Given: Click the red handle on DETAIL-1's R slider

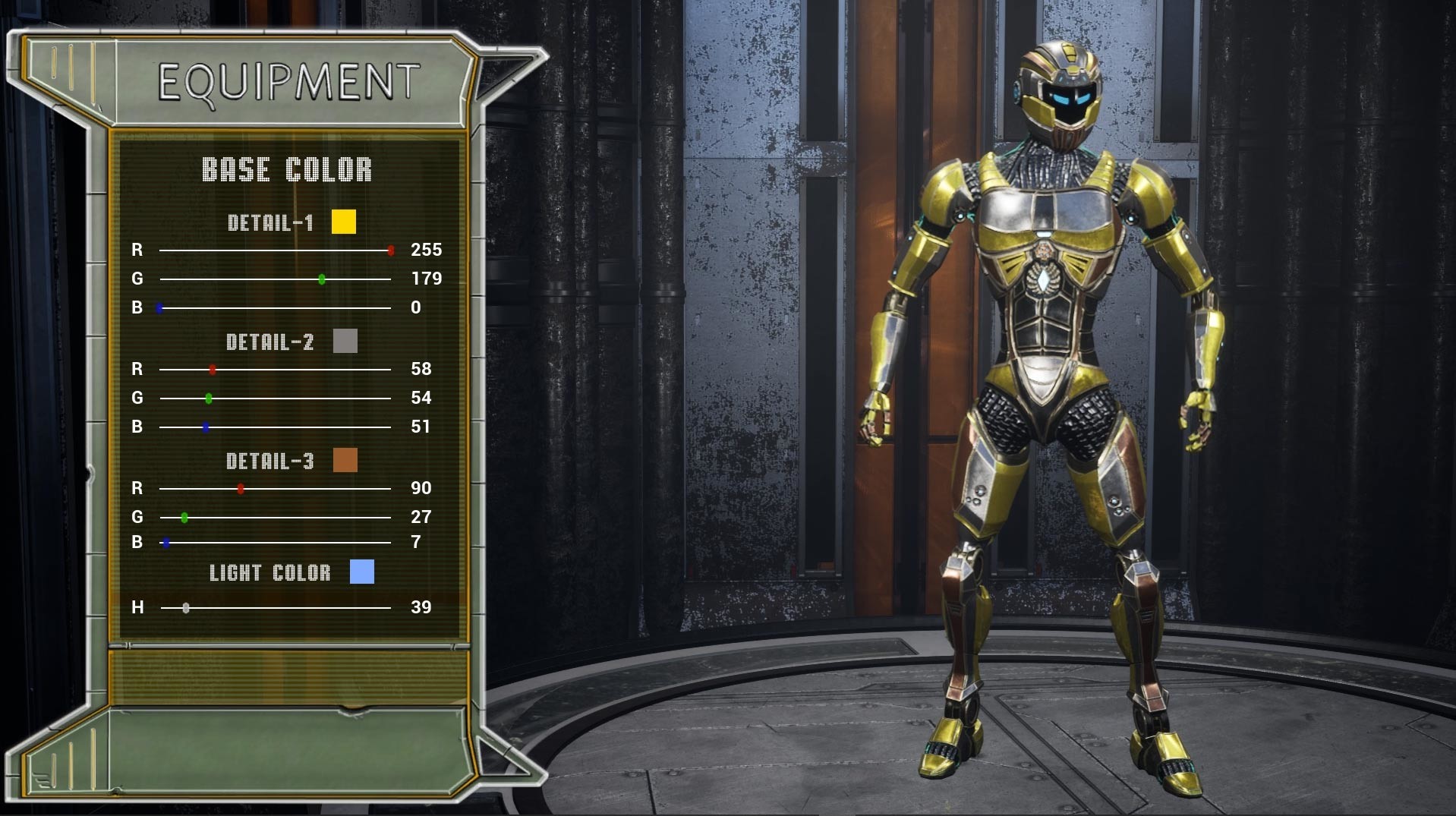Looking at the screenshot, I should [x=392, y=250].
